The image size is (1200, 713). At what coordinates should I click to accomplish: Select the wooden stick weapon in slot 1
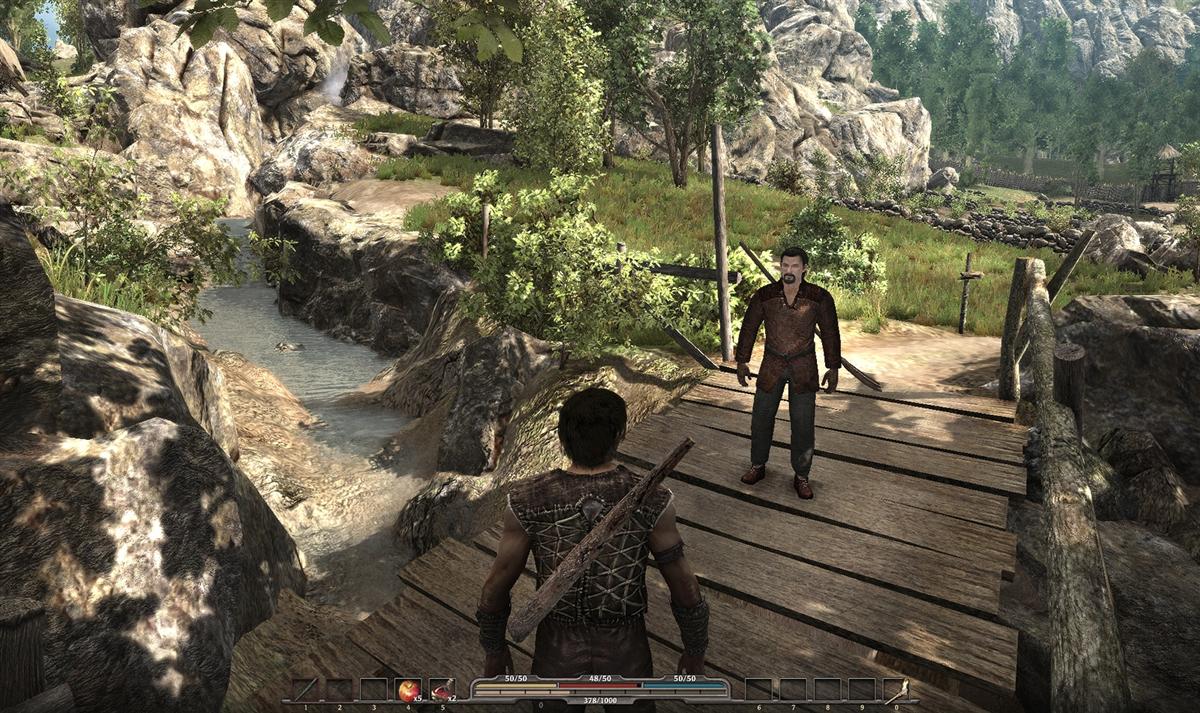pyautogui.click(x=305, y=689)
